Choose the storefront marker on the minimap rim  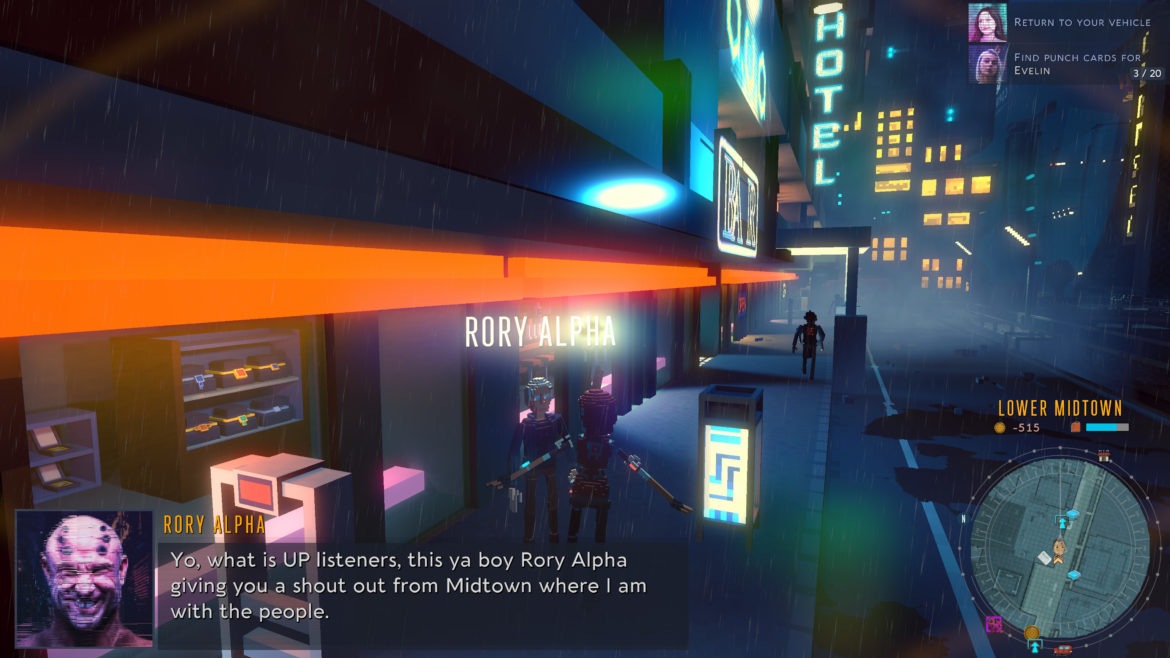tap(1104, 455)
